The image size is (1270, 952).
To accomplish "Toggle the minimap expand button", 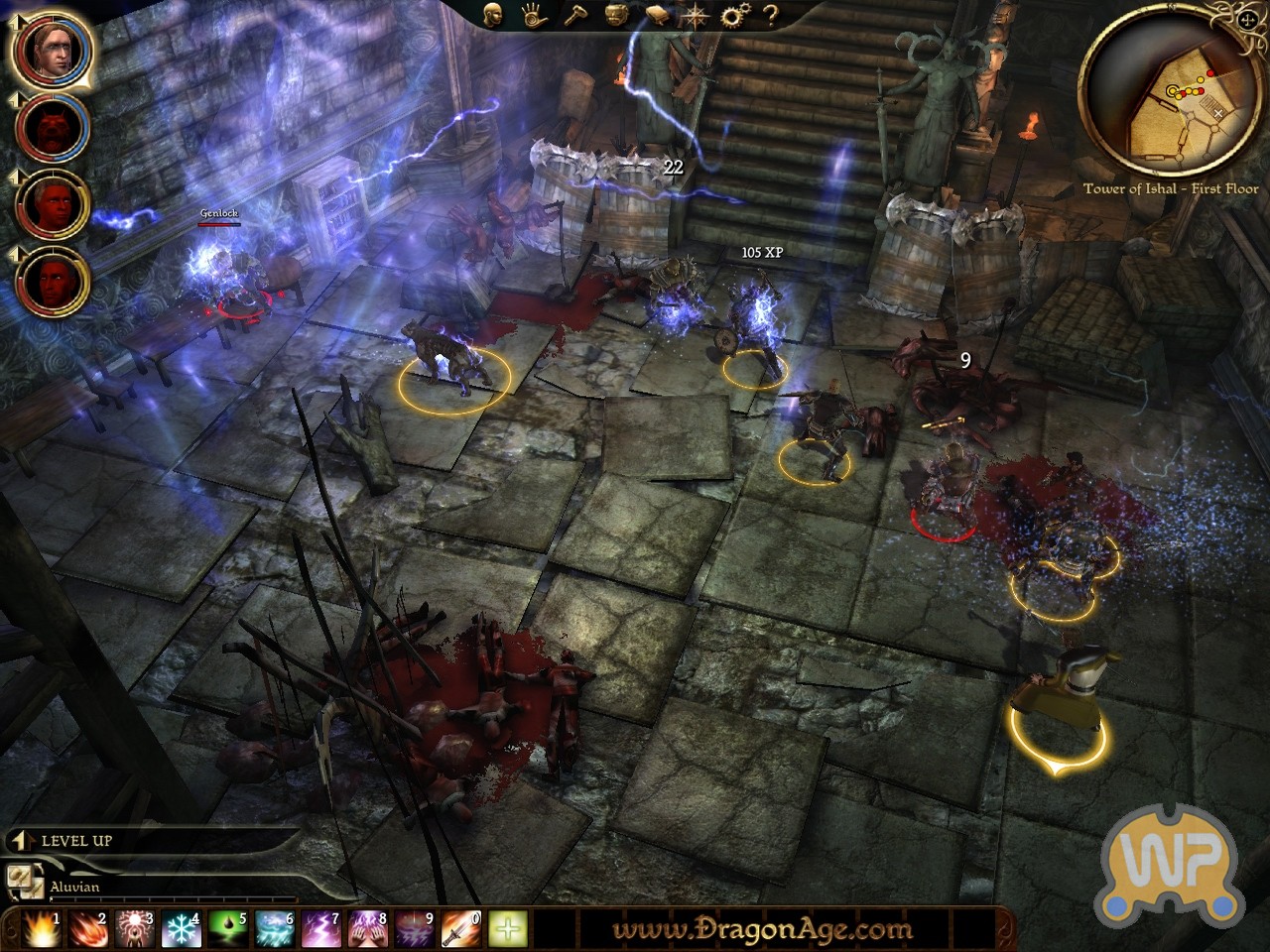I will (1246, 17).
